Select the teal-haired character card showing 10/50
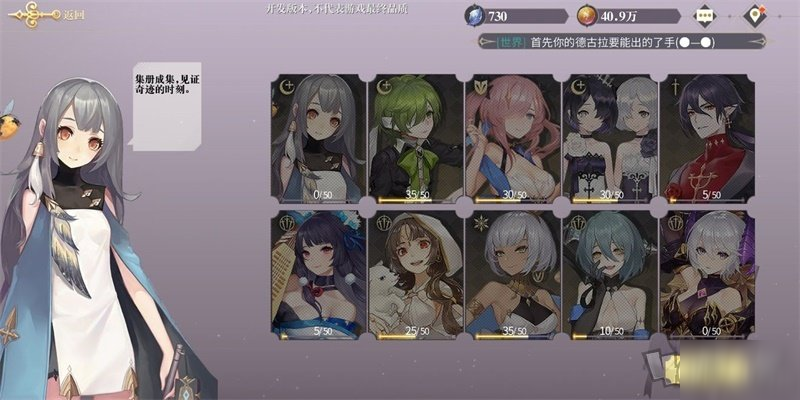Viewport: 800px width, 400px height. click(608, 272)
